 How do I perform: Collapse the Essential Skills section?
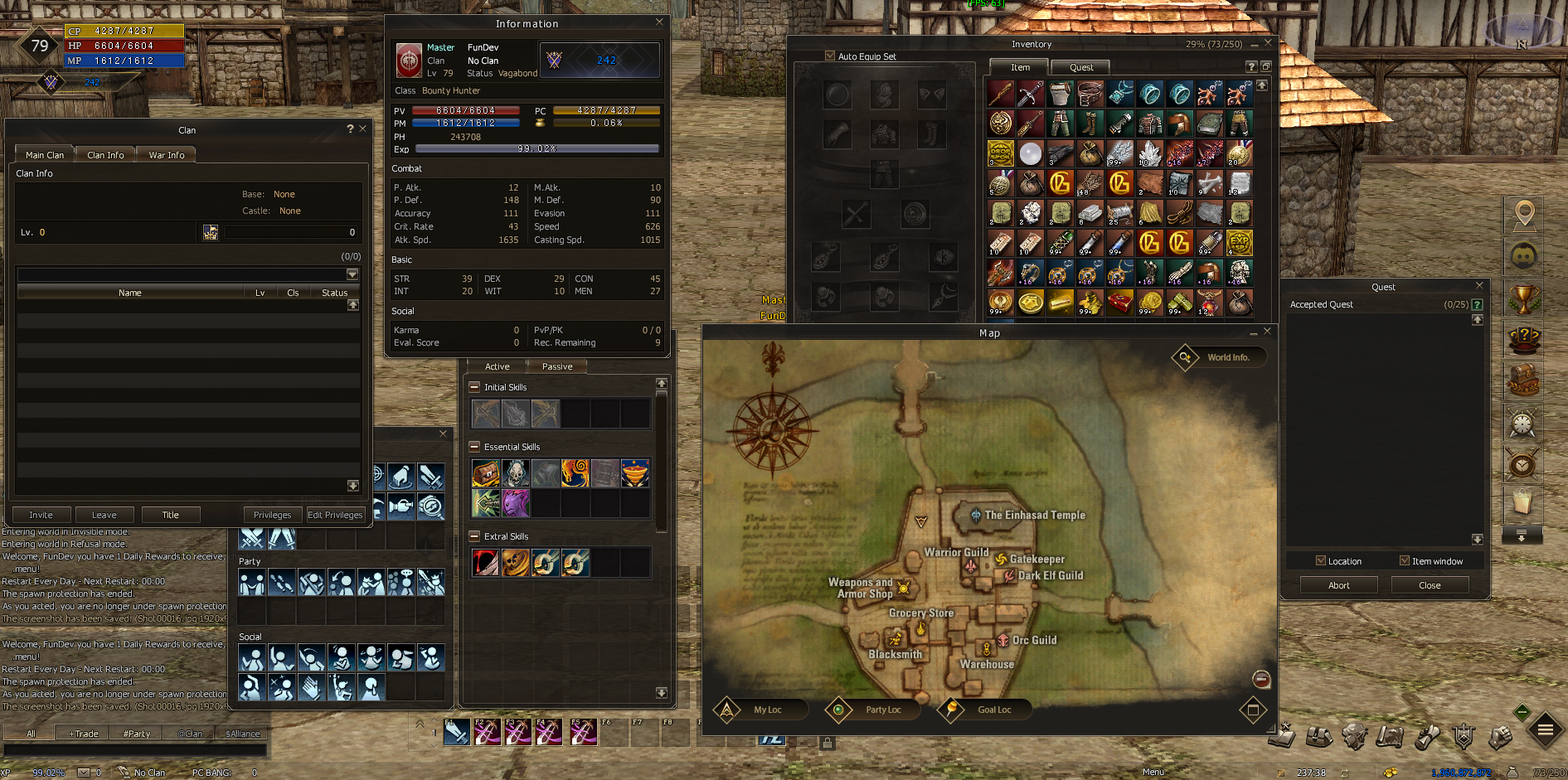(474, 447)
